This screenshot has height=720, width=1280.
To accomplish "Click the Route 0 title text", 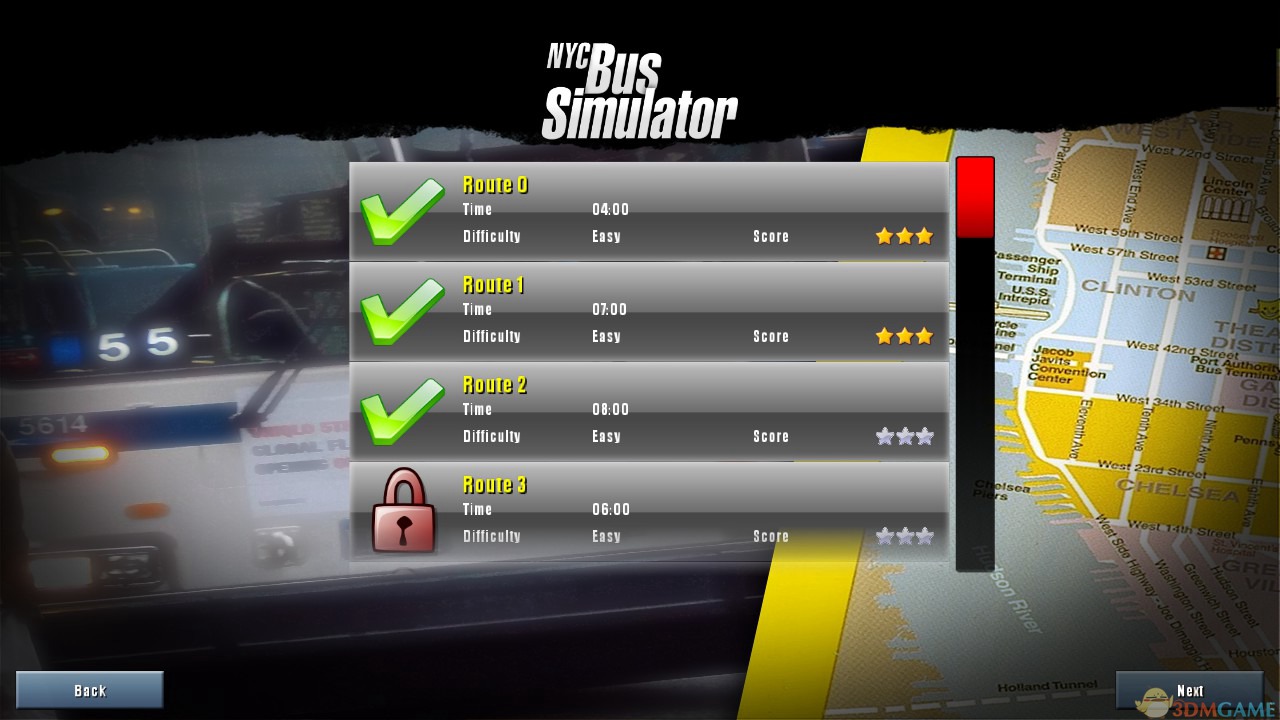I will pyautogui.click(x=494, y=185).
